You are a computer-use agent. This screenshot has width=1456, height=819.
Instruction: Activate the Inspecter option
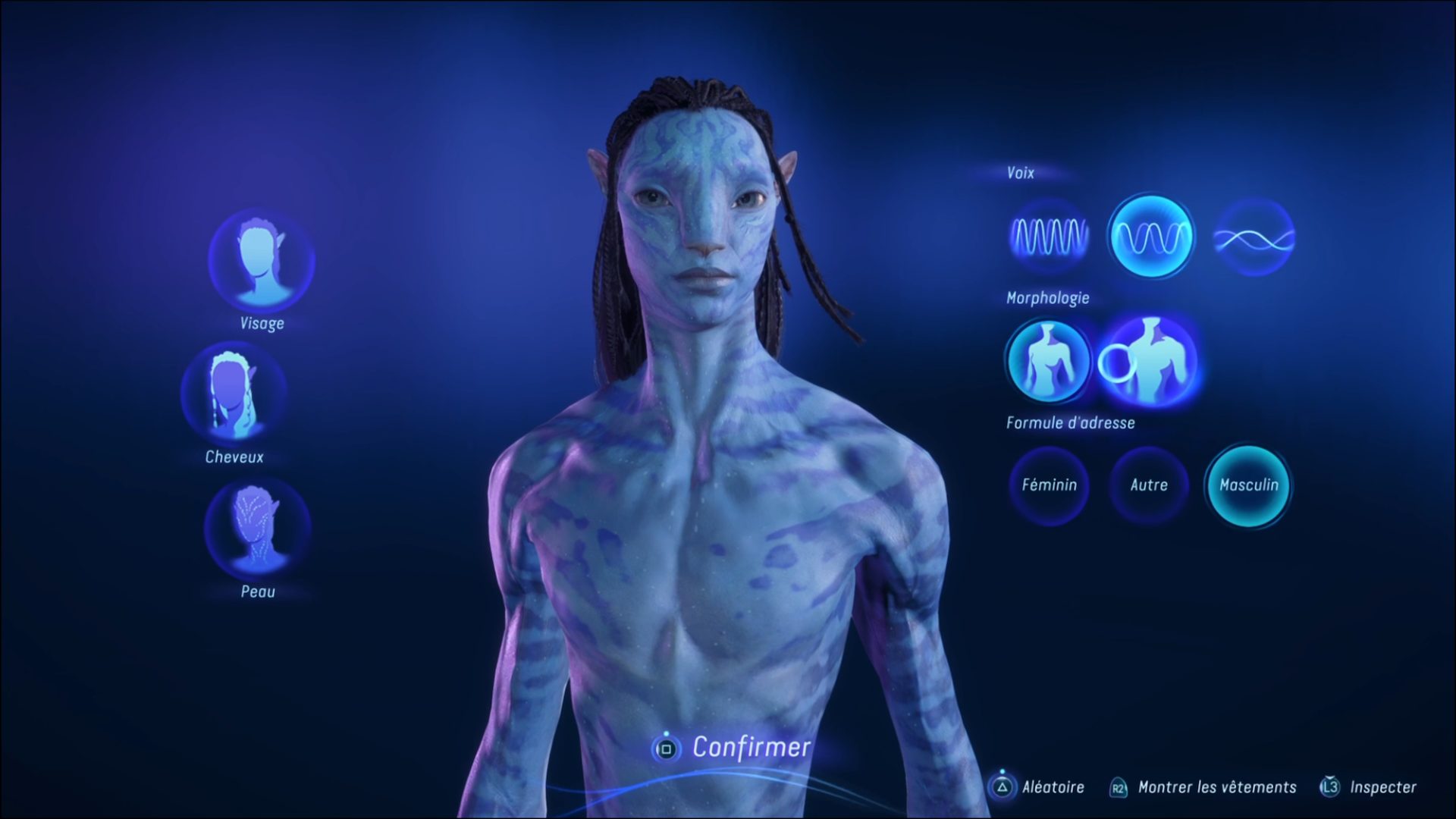[1369, 787]
